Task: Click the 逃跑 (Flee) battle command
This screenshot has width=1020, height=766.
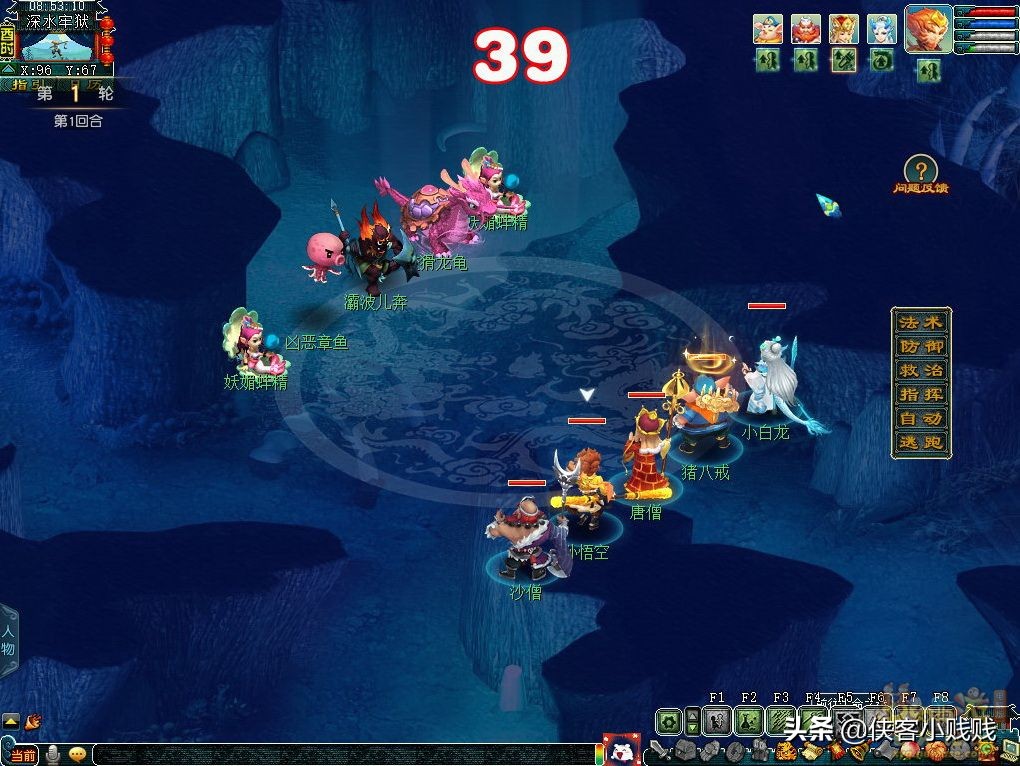Action: click(x=921, y=442)
